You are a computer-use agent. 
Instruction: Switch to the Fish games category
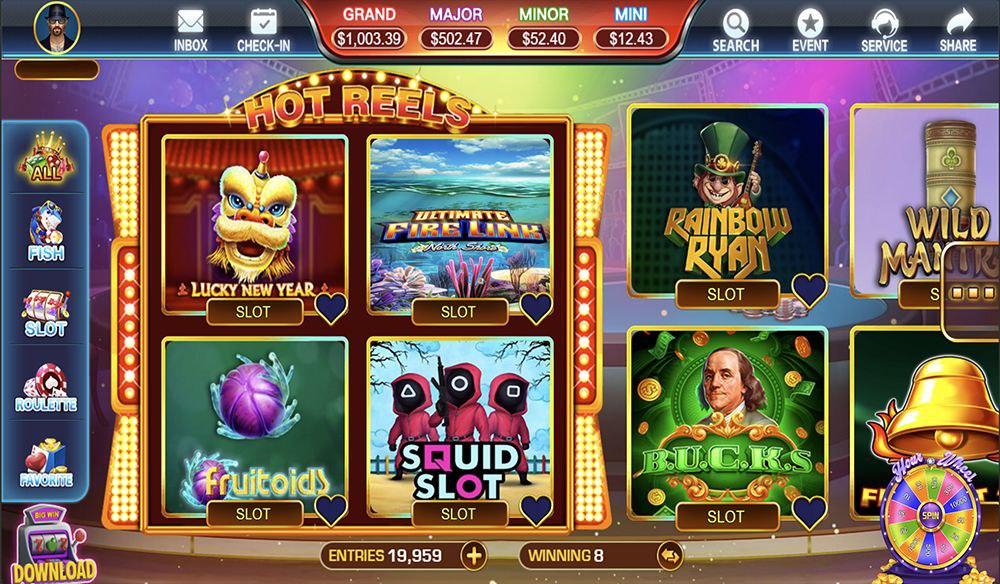(x=45, y=233)
